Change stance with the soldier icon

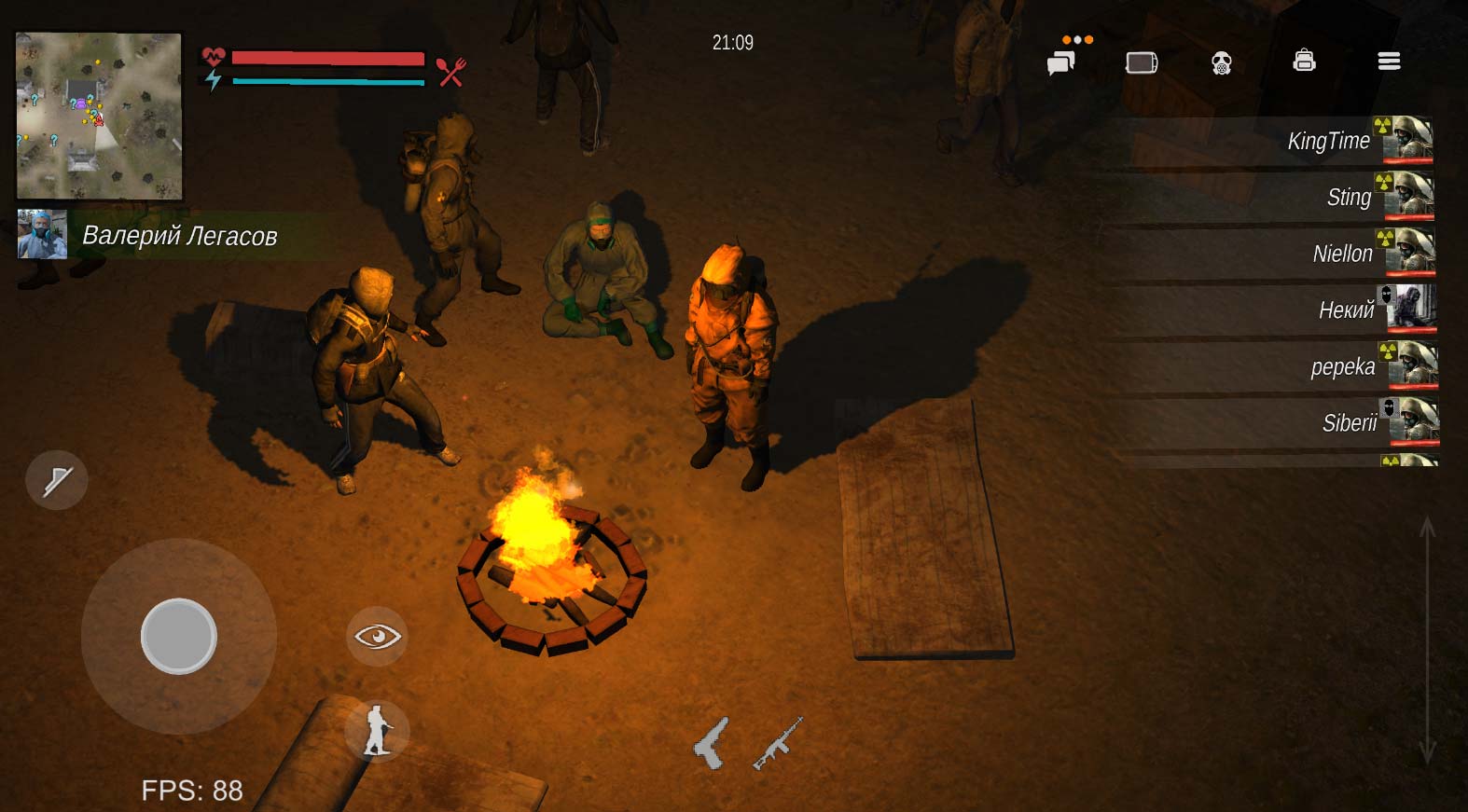coord(377,730)
